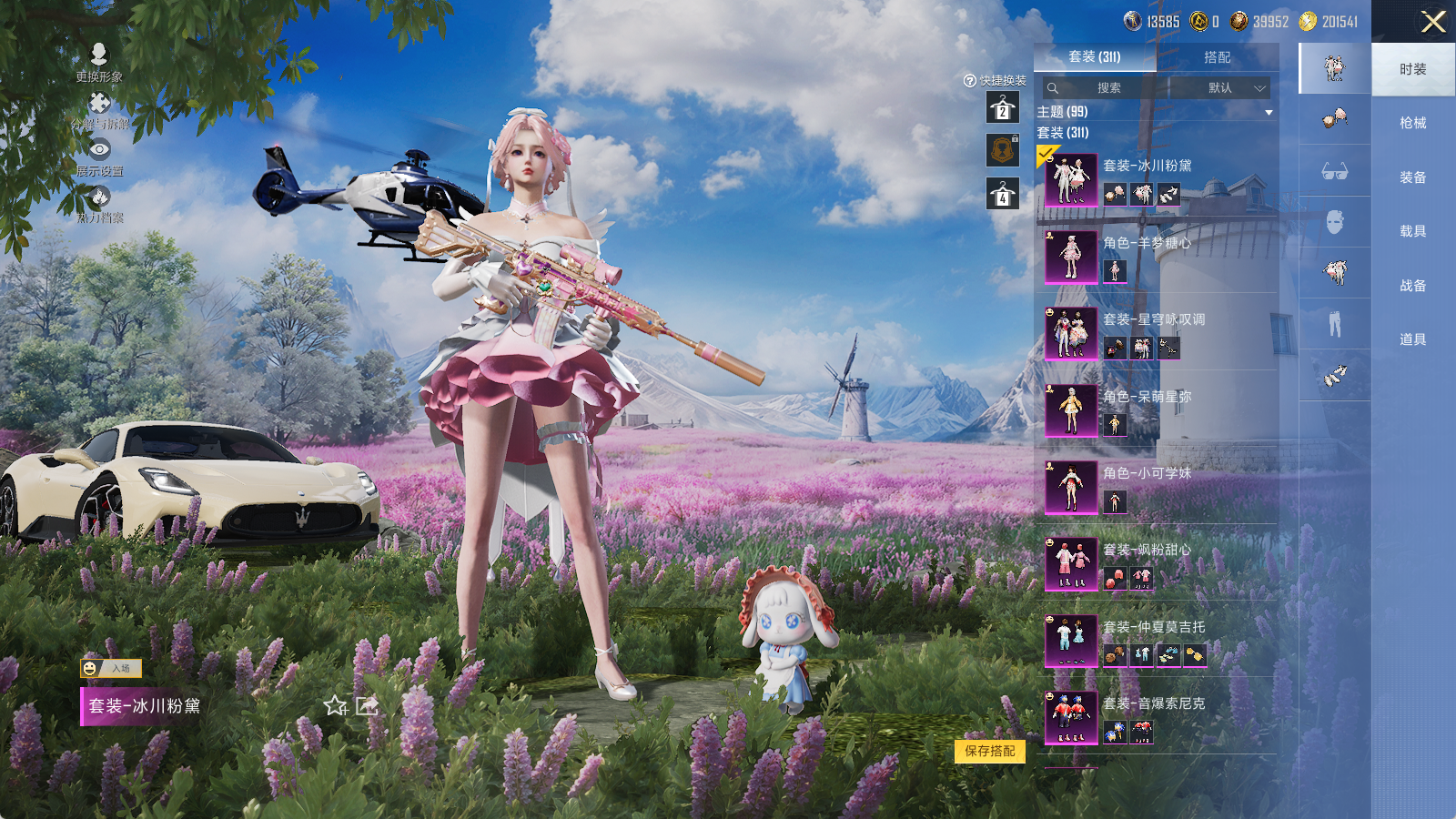
Task: Choose the 套装-仲夏莫吉托 outfit
Action: click(1156, 641)
